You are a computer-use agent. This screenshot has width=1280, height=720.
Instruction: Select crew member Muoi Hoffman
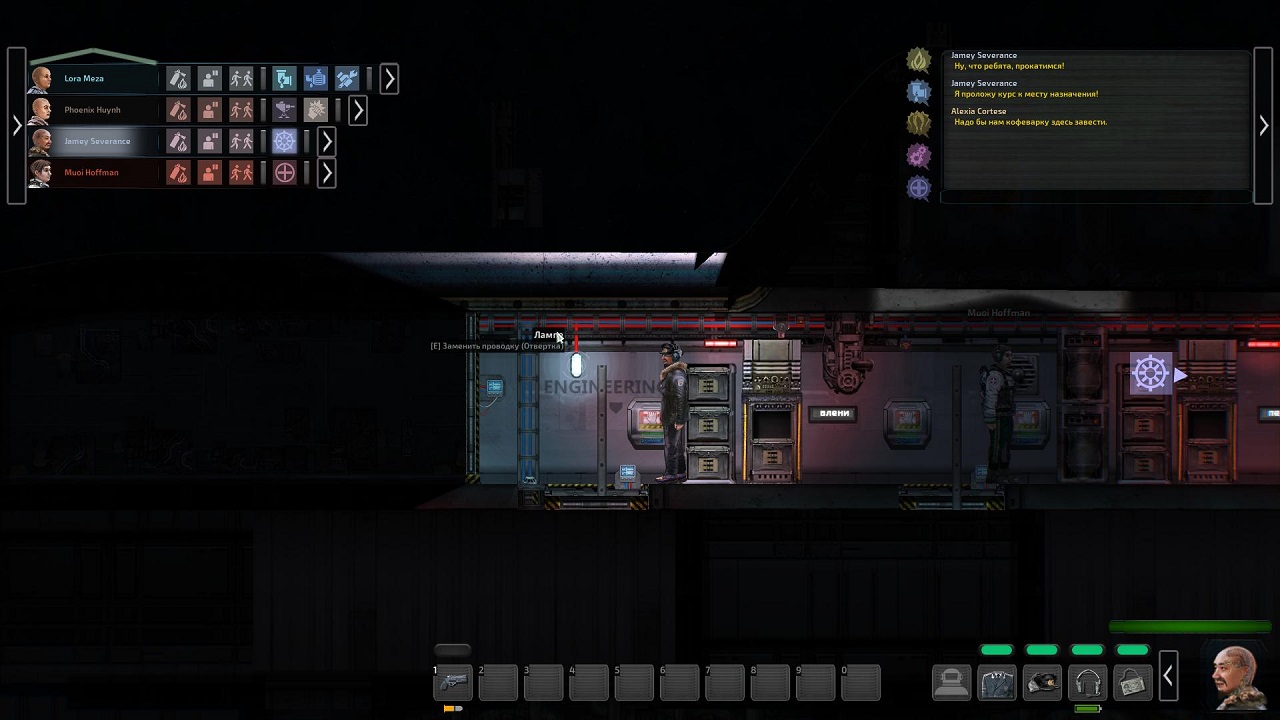coord(91,173)
